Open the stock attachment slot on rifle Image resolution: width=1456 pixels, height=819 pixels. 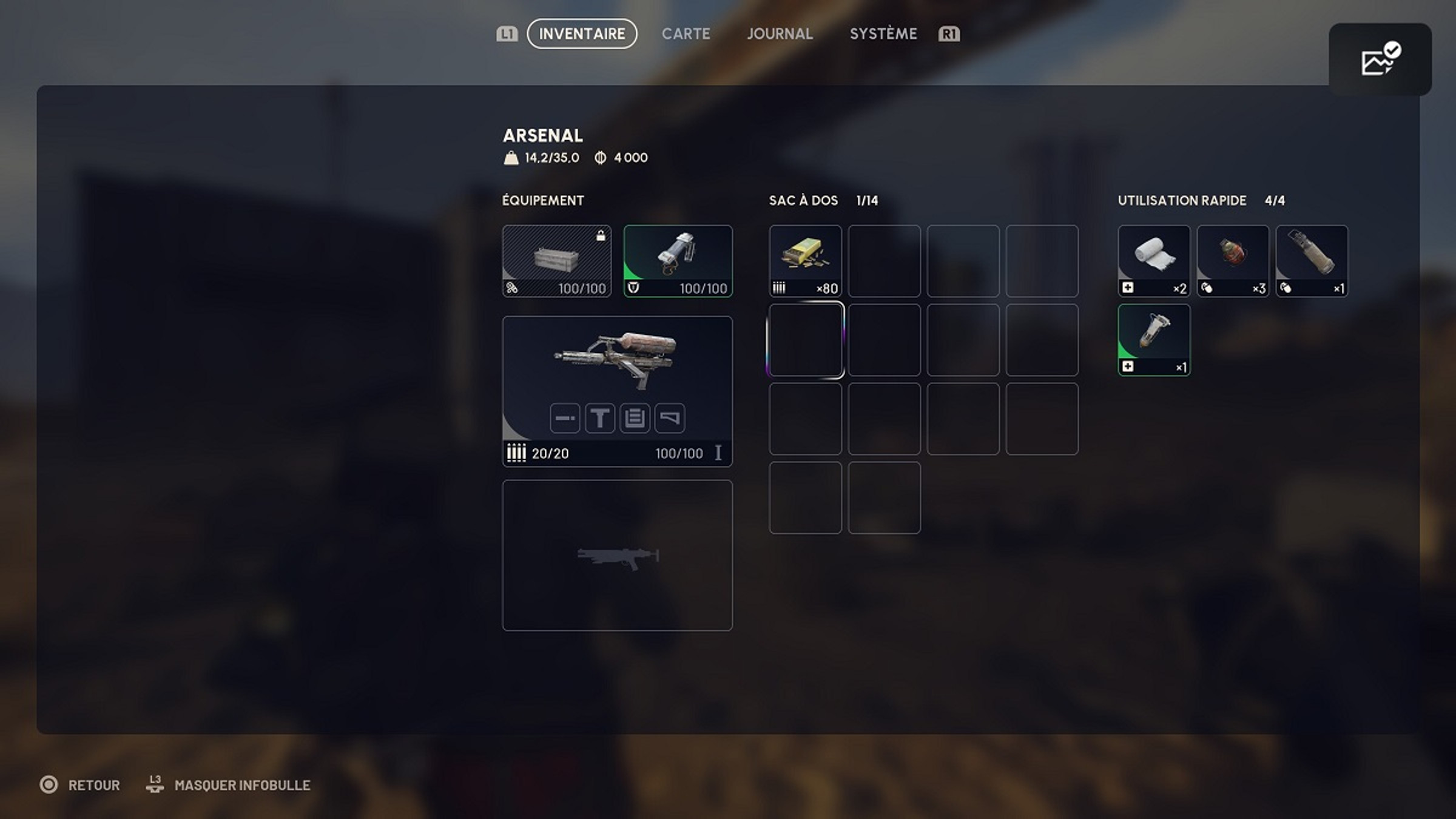coord(670,418)
